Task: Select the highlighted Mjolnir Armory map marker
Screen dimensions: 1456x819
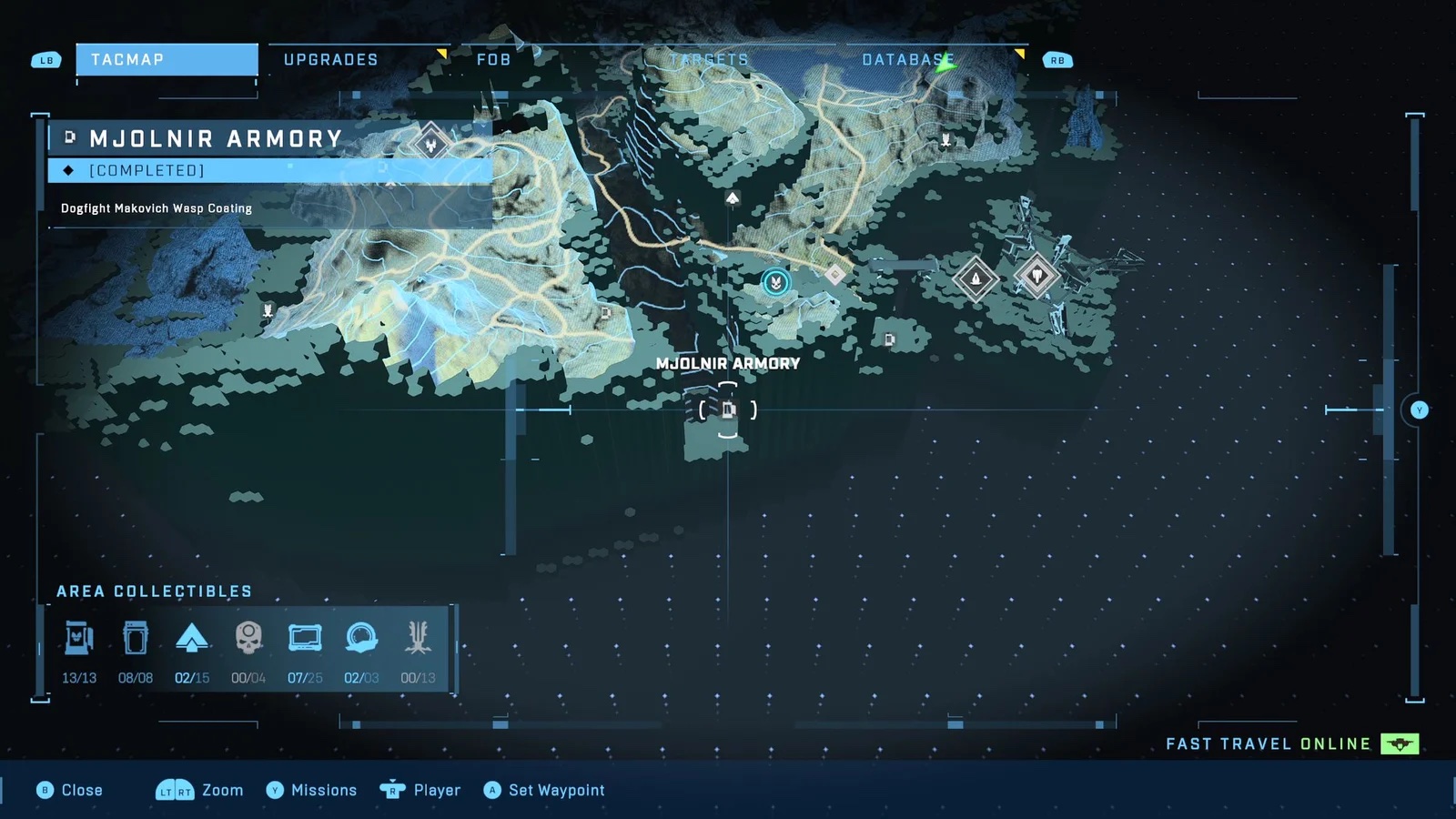Action: point(728,409)
